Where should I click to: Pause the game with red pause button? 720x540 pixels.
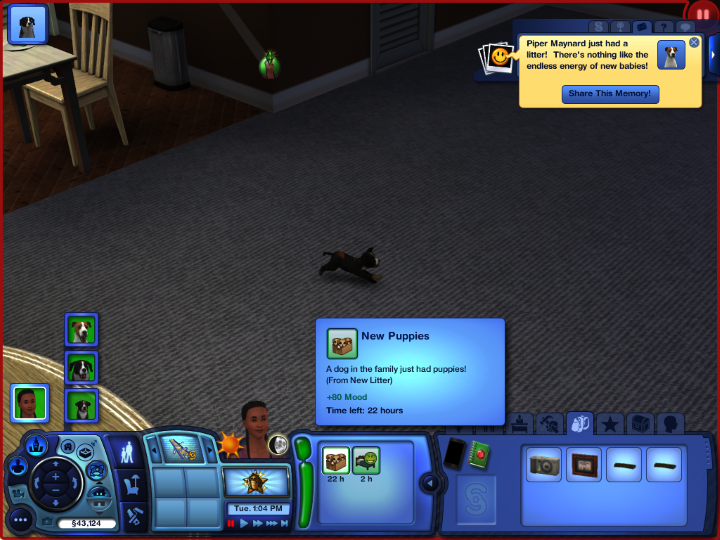(x=231, y=523)
